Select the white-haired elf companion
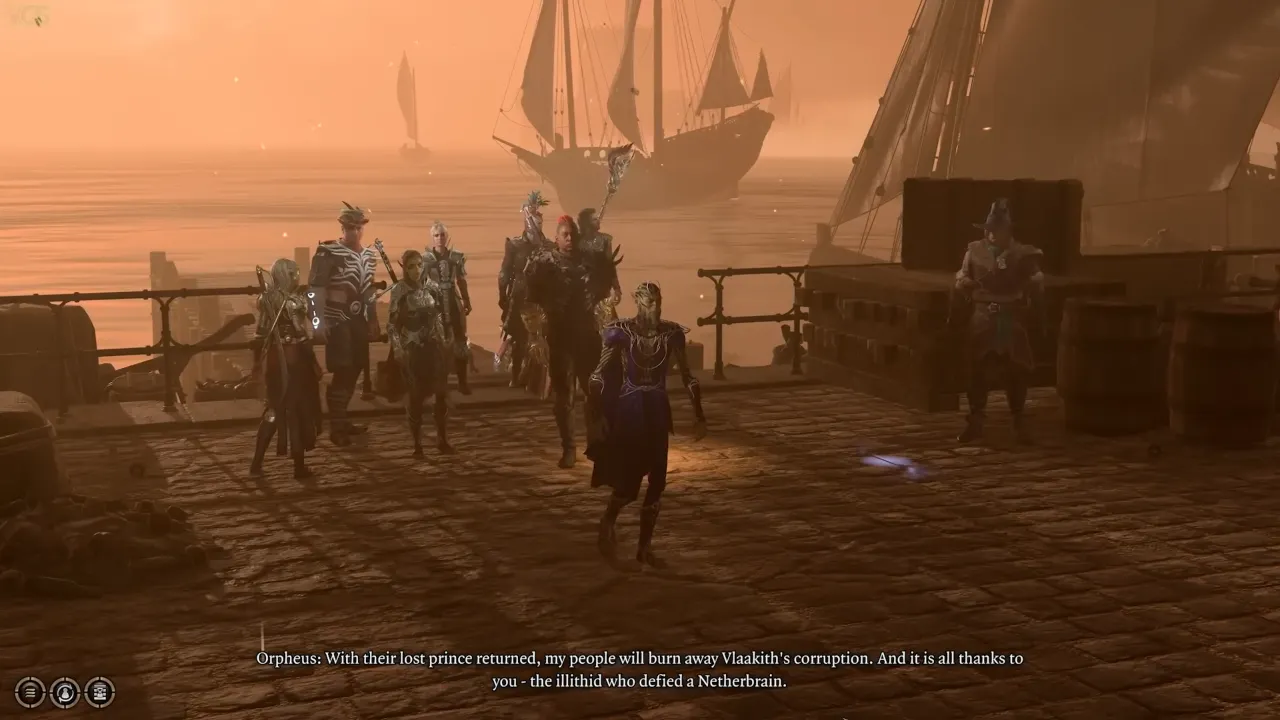1280x720 pixels. pyautogui.click(x=440, y=250)
